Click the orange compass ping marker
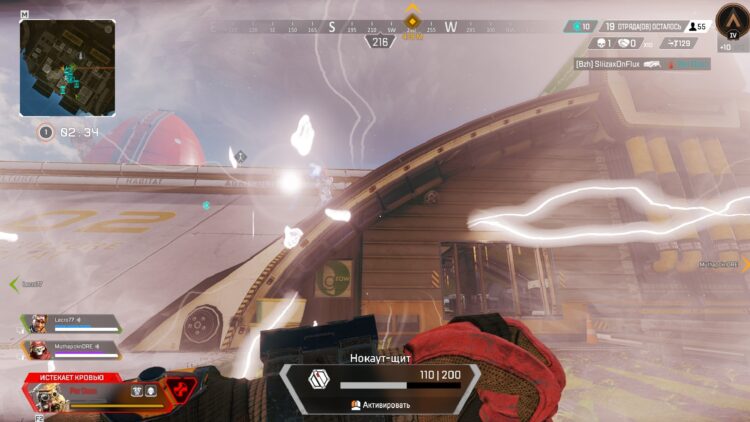The width and height of the screenshot is (750, 422). pos(411,20)
